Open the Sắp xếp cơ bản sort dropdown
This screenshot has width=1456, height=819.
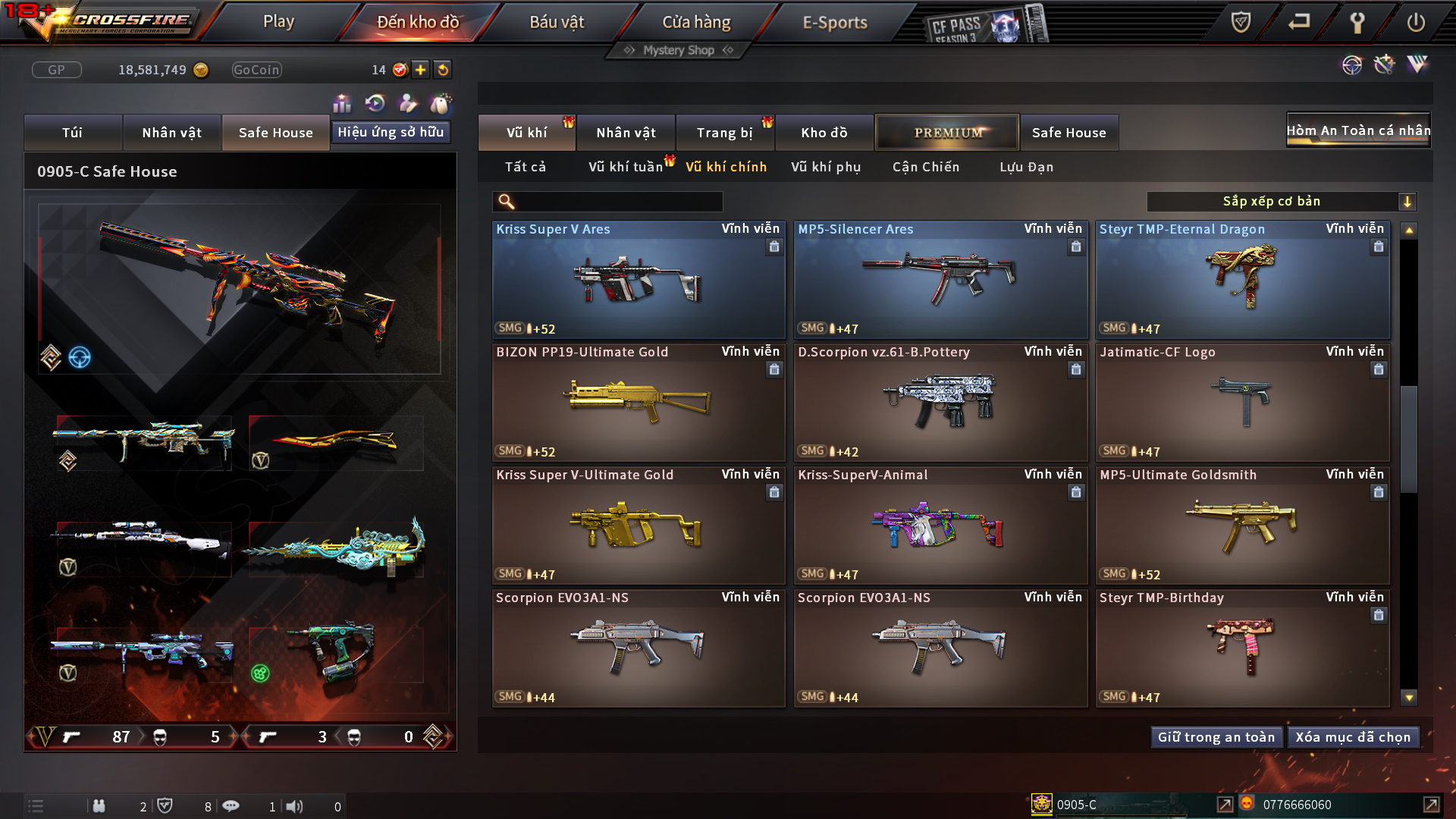tap(1281, 202)
